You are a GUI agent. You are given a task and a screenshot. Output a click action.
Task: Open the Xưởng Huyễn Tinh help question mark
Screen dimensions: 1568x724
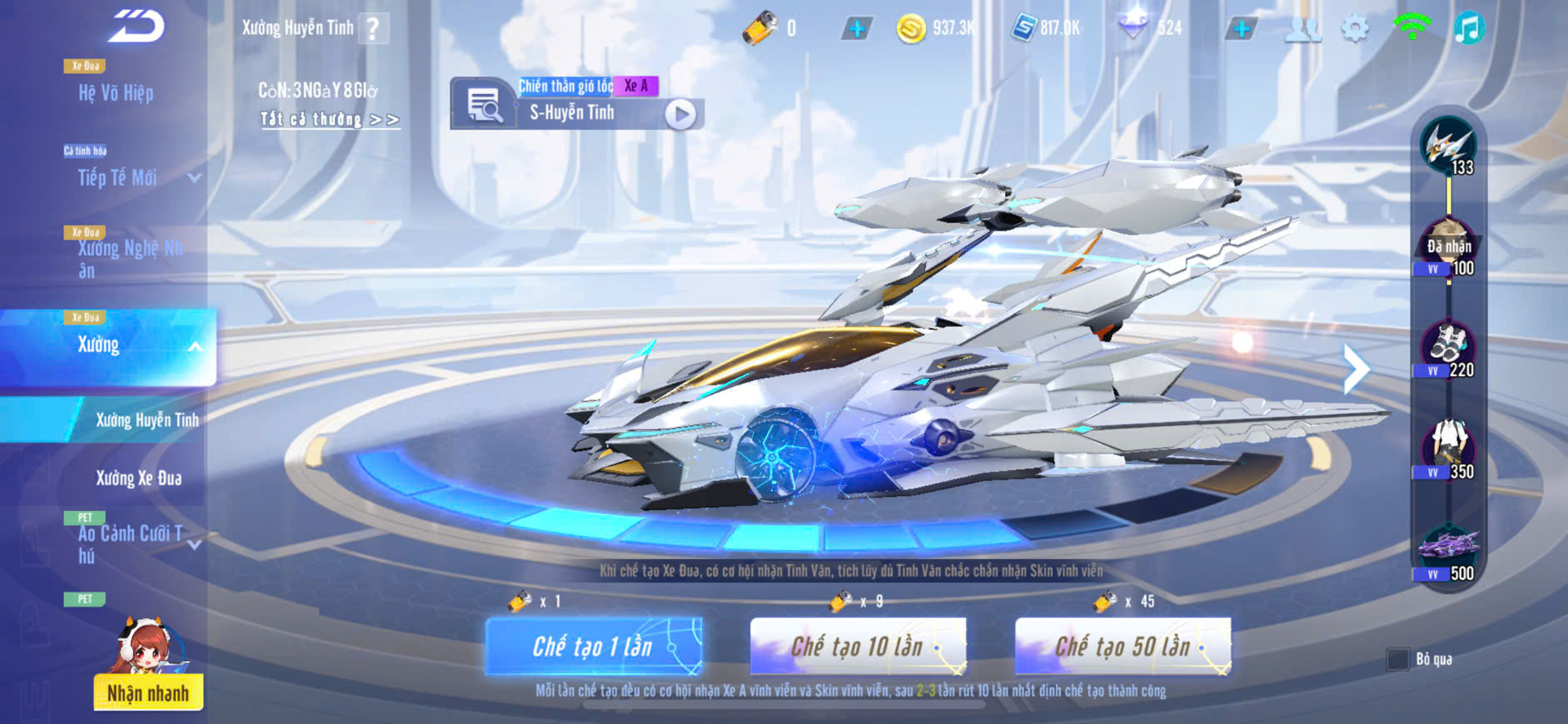(373, 29)
